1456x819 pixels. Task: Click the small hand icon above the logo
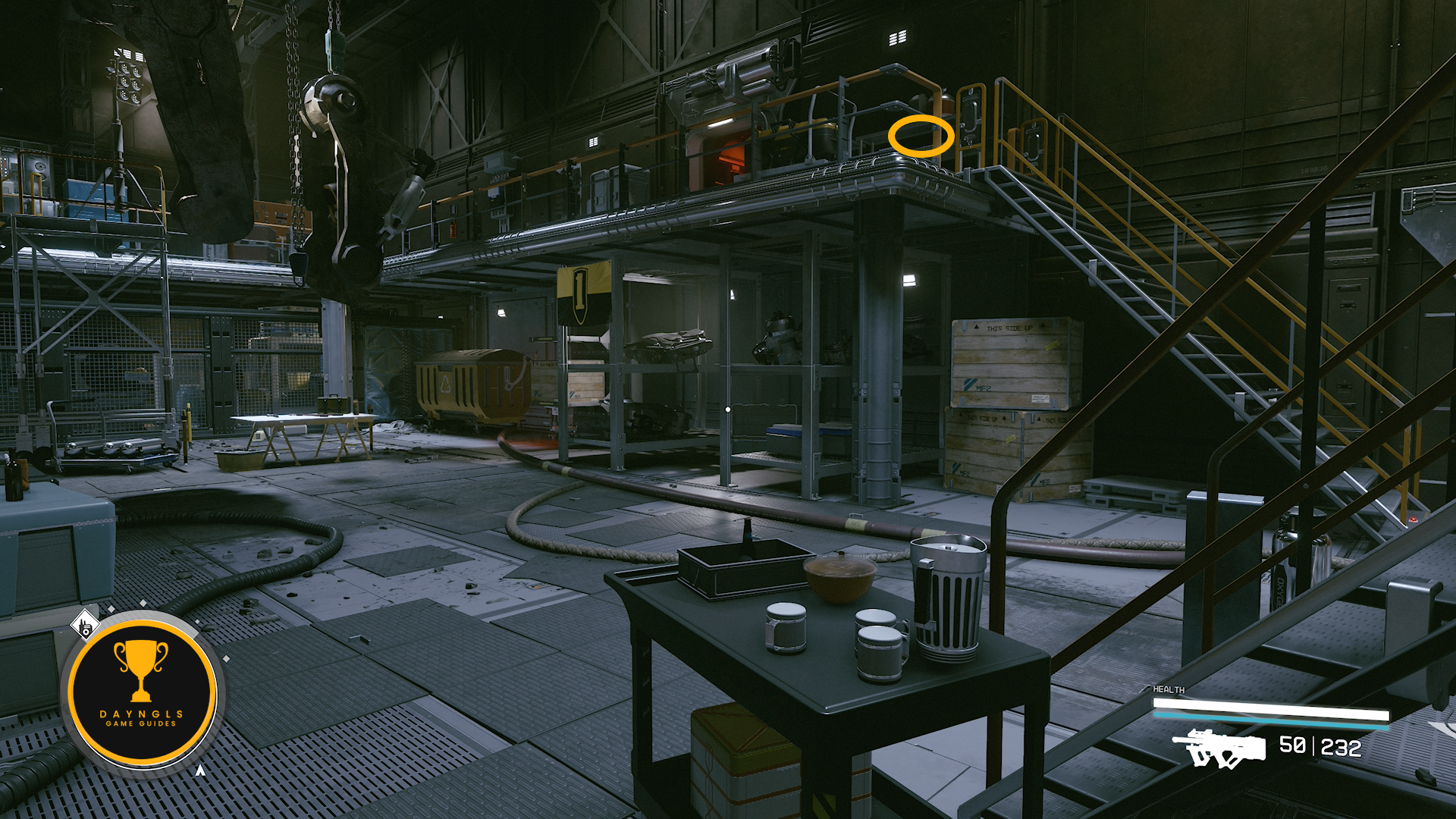pos(85,626)
